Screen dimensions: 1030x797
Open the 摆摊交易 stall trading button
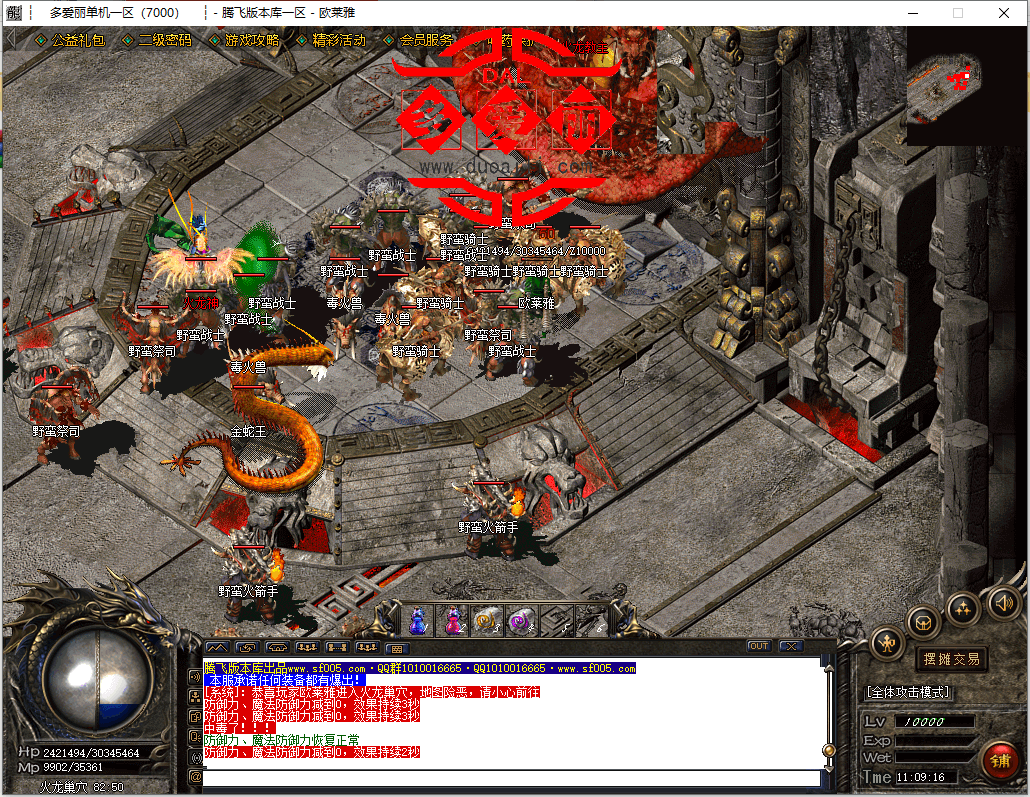[x=950, y=659]
